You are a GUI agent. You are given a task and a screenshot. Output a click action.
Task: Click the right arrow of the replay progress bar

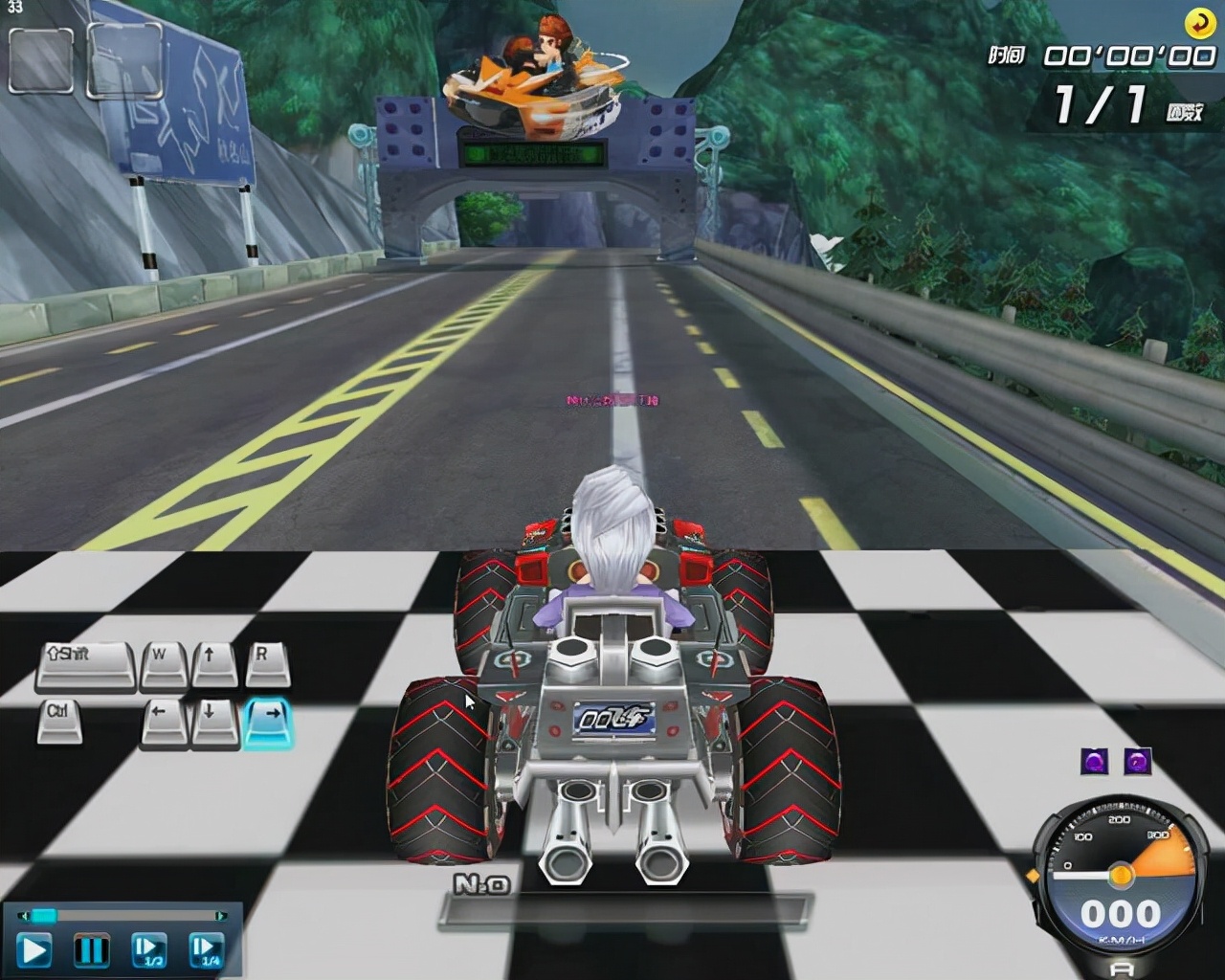pos(221,916)
